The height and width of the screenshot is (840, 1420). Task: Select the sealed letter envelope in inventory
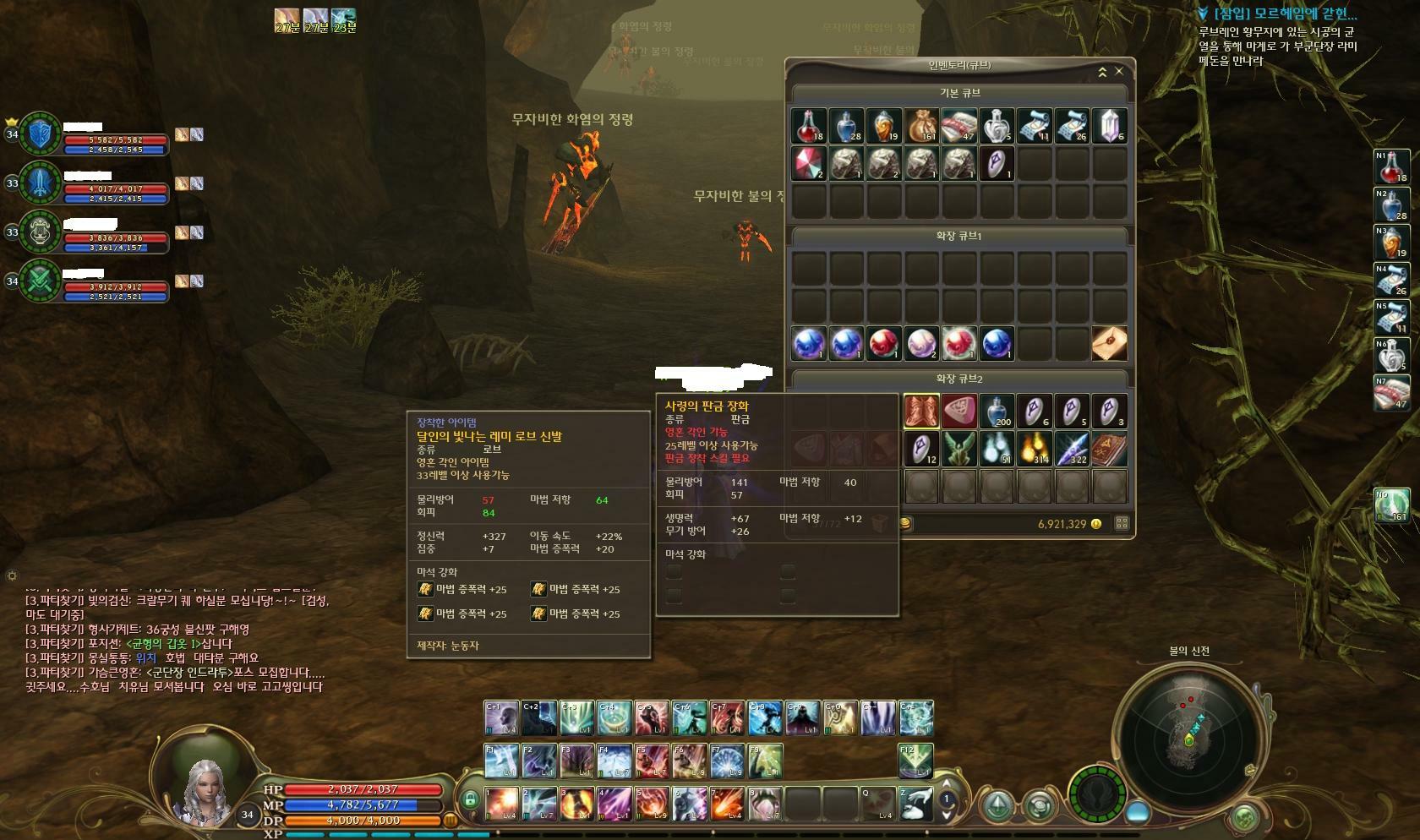click(x=1110, y=343)
